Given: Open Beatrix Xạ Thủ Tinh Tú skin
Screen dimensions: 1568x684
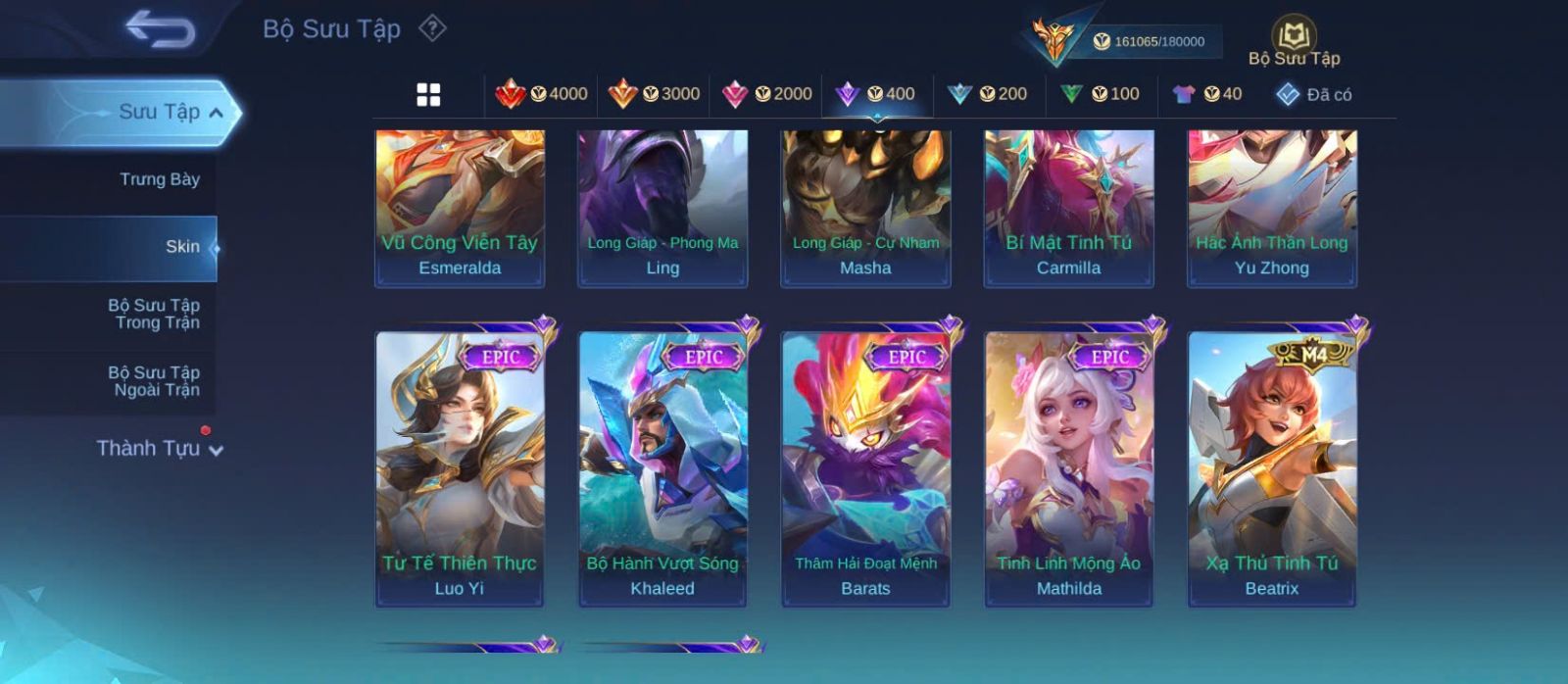Looking at the screenshot, I should (x=1272, y=466).
